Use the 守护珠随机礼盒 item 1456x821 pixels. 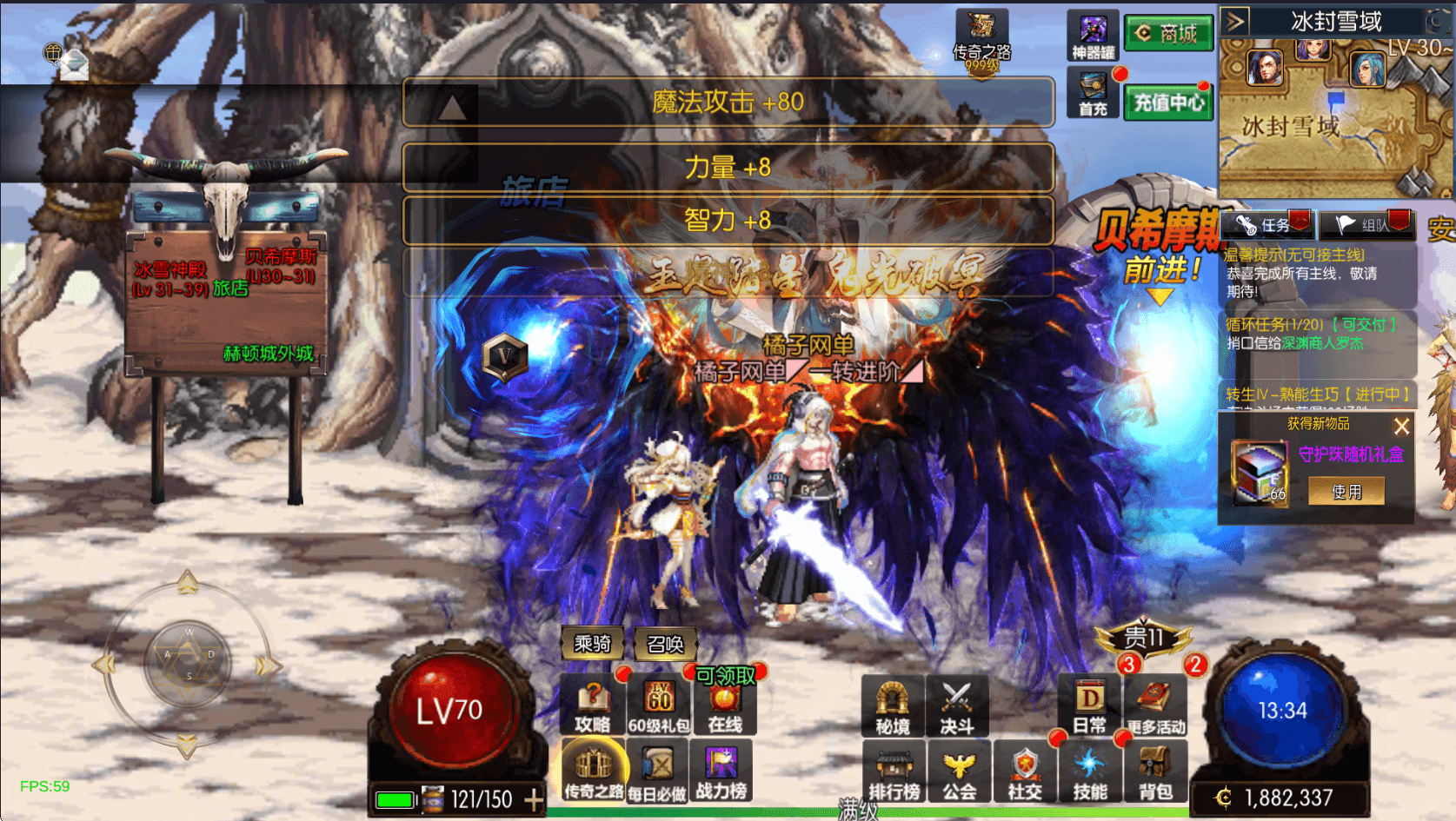click(1346, 492)
